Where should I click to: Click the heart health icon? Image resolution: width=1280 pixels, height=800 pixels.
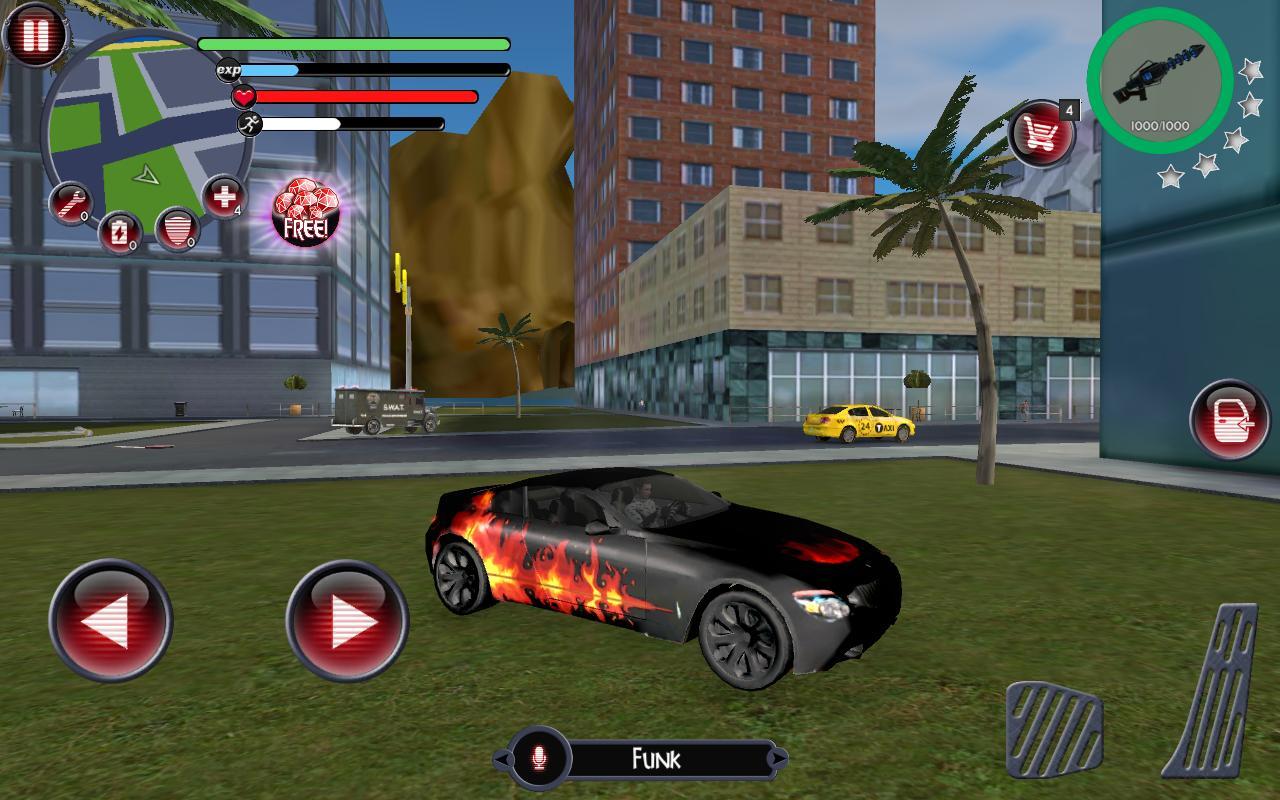[x=243, y=98]
